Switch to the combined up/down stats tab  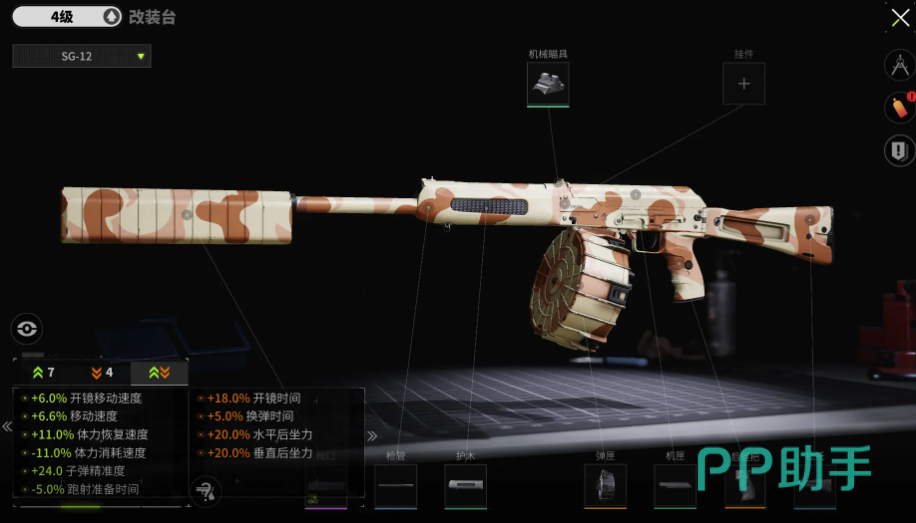click(x=159, y=373)
